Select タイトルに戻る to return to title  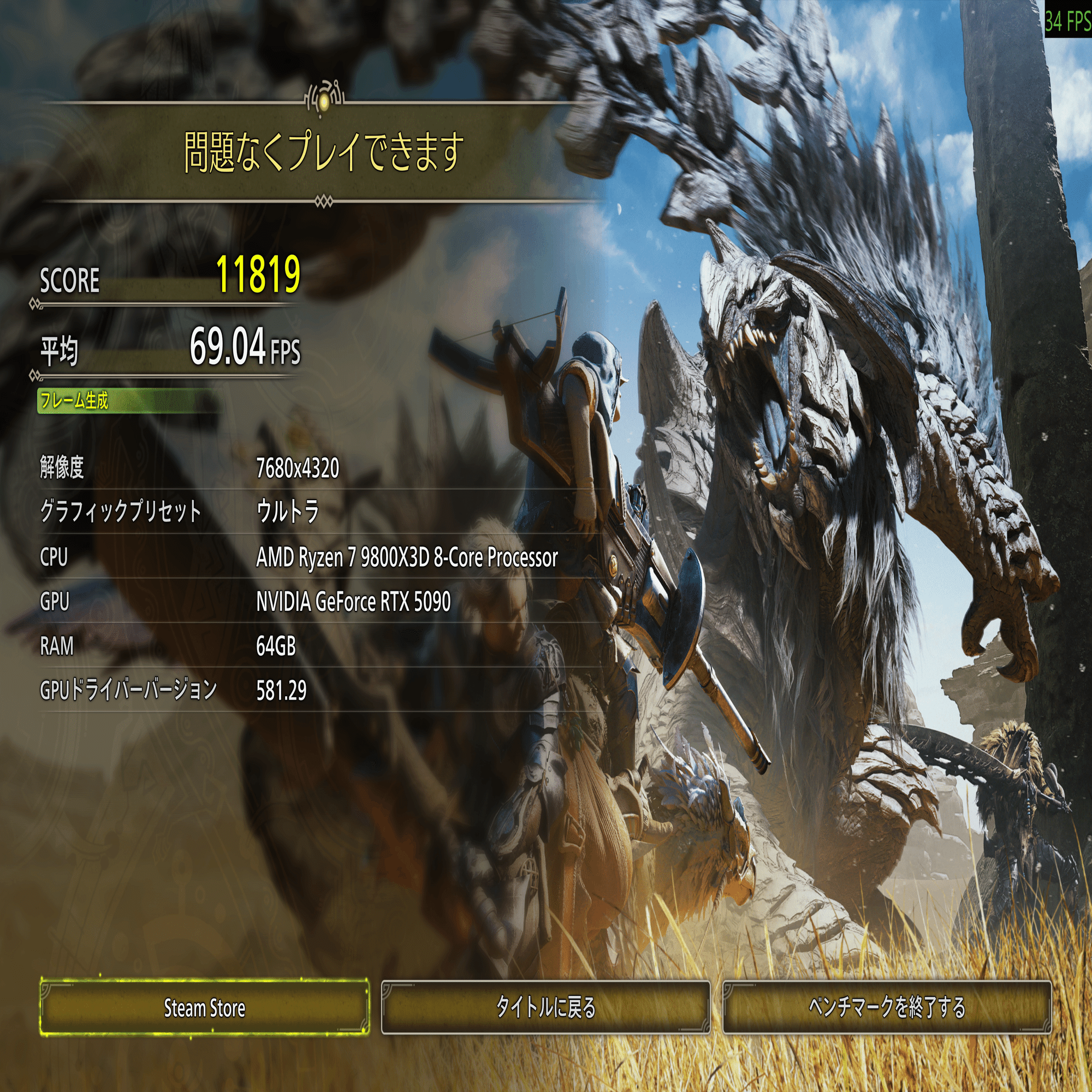(545, 1007)
